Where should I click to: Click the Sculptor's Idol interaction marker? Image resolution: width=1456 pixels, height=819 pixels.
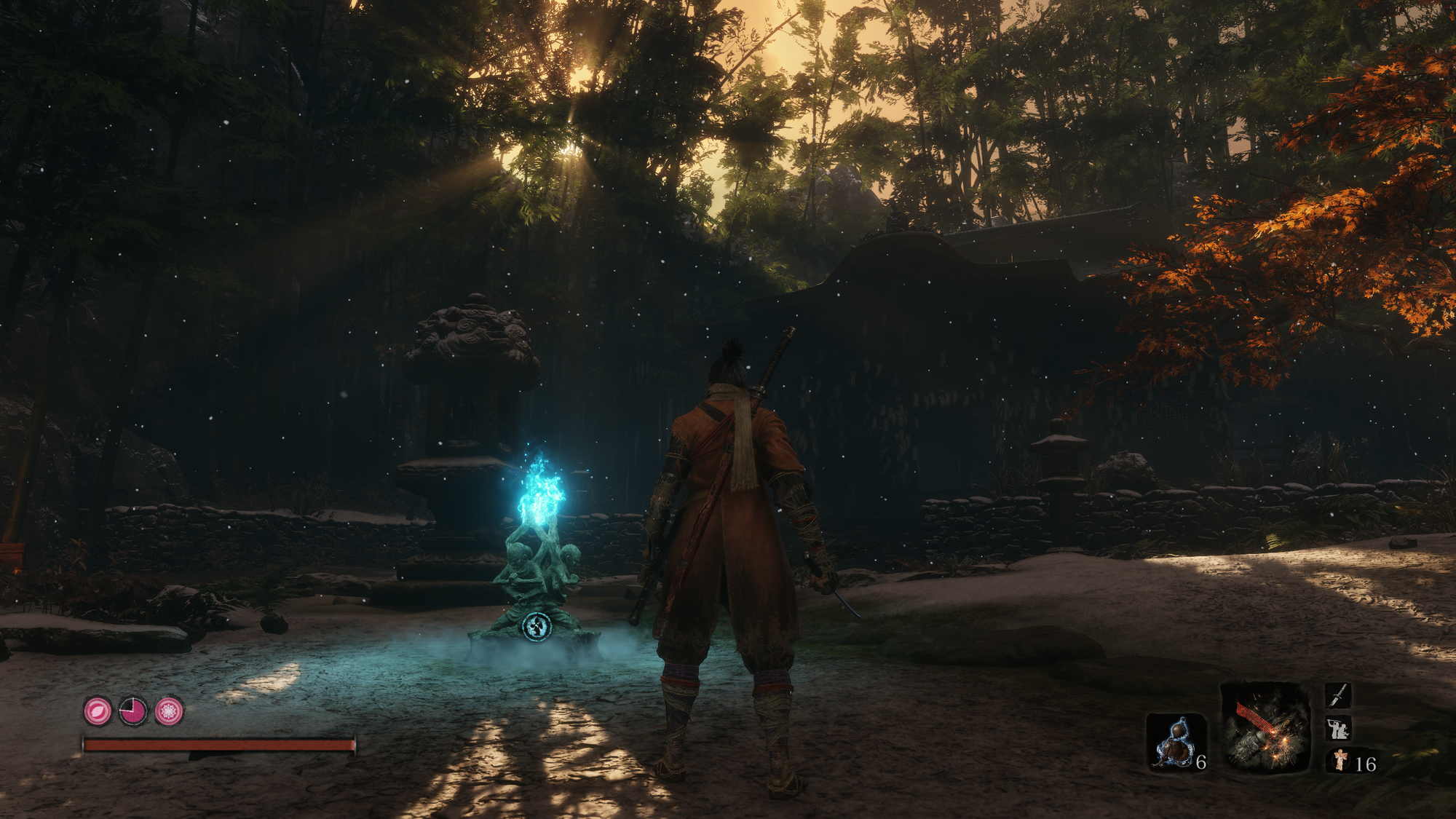[x=537, y=626]
